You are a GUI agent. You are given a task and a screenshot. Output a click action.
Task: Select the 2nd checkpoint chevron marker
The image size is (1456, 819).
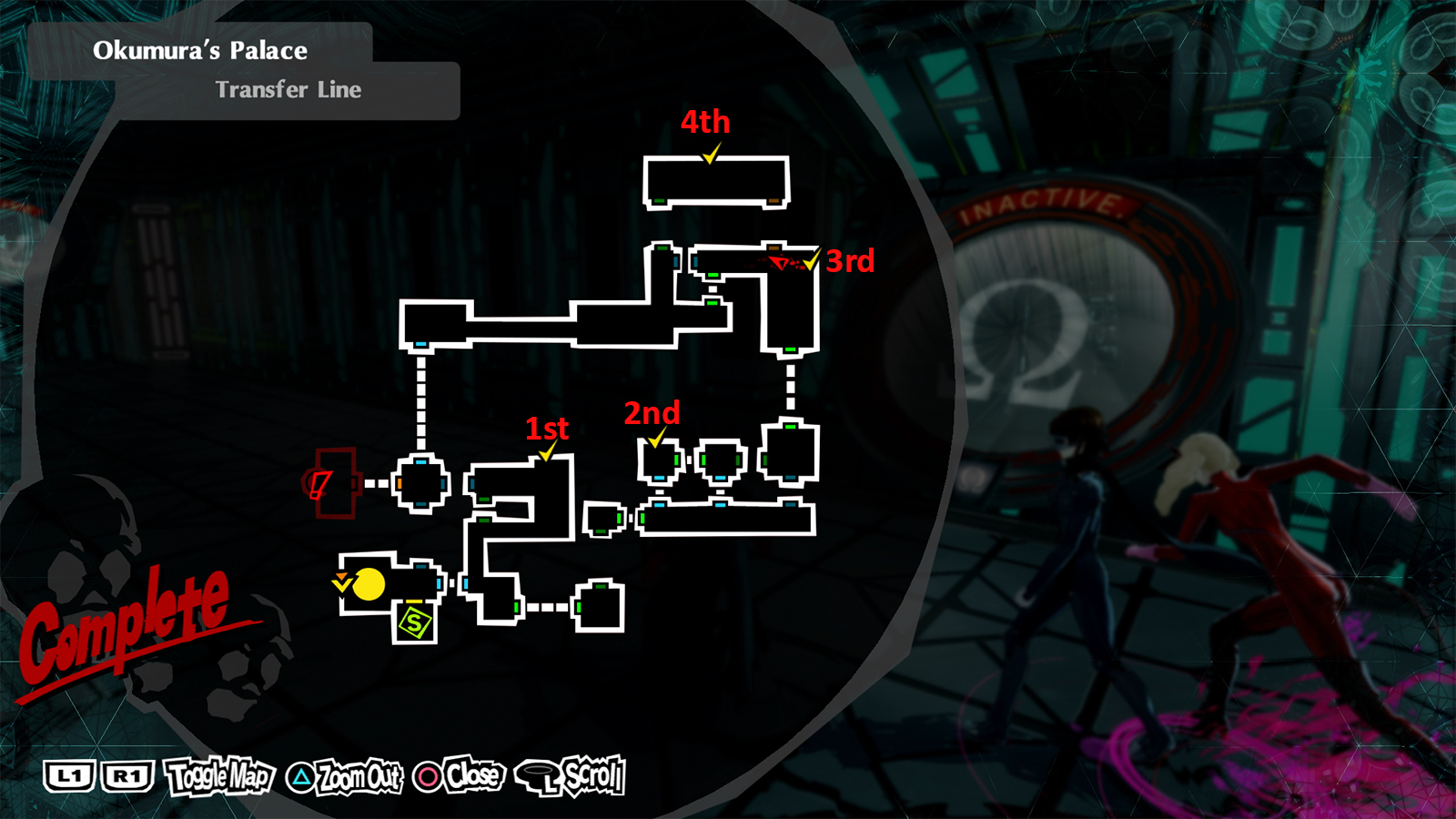click(653, 443)
